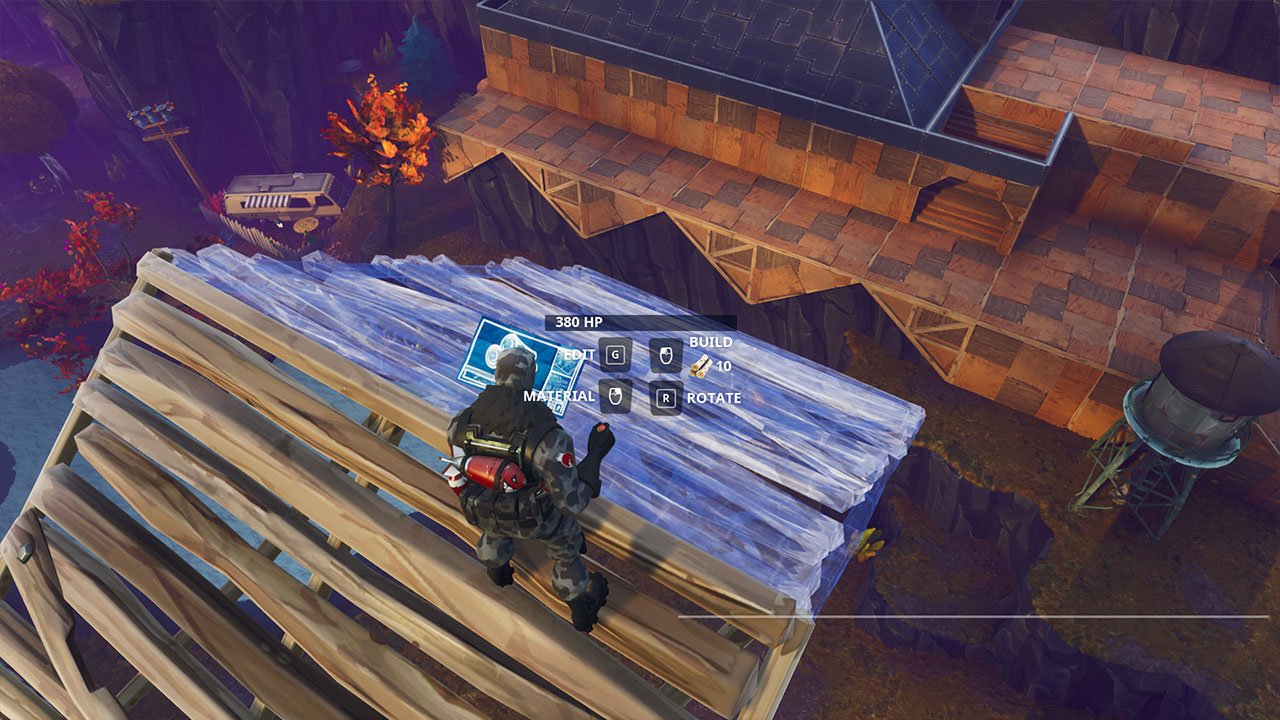Select the BUILD label

pyautogui.click(x=711, y=342)
